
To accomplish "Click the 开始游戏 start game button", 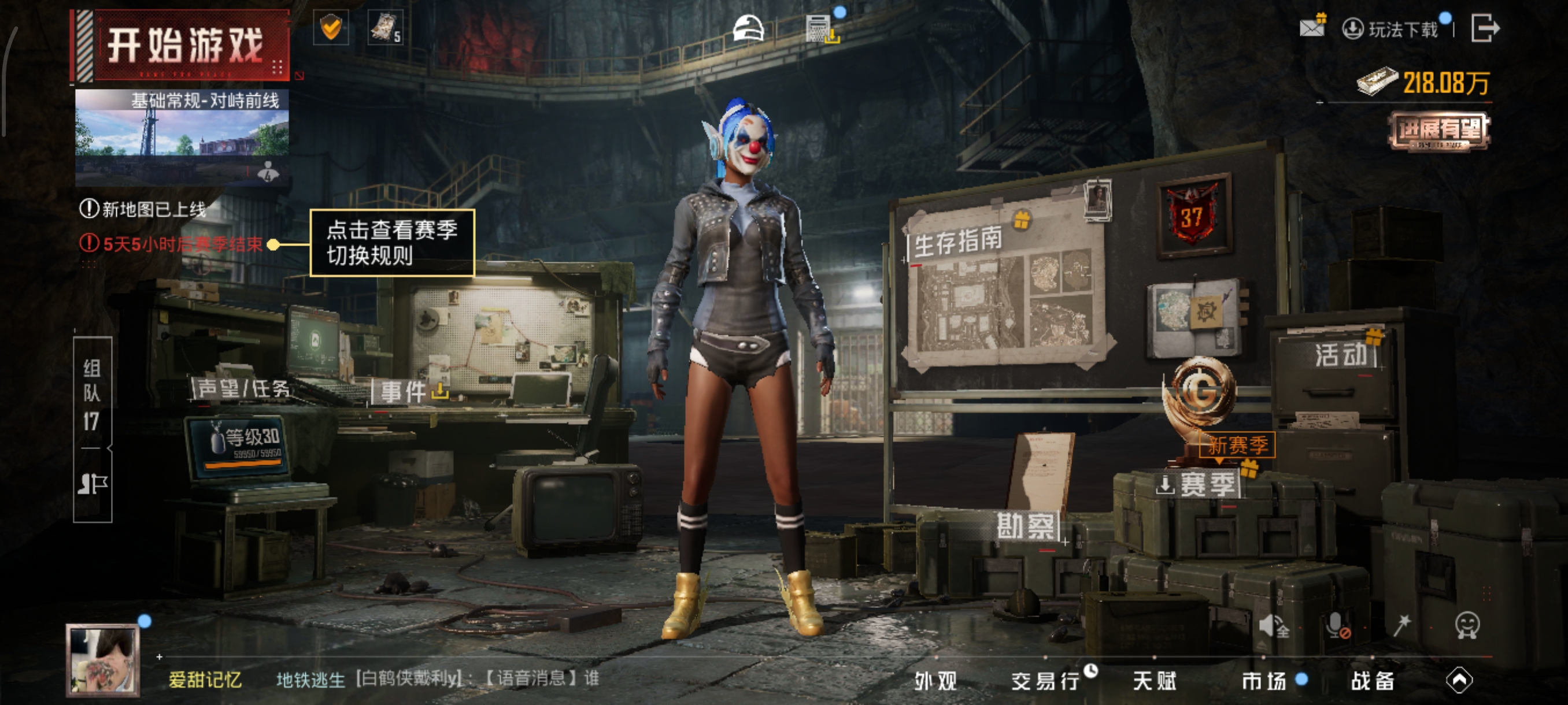I will (x=183, y=46).
